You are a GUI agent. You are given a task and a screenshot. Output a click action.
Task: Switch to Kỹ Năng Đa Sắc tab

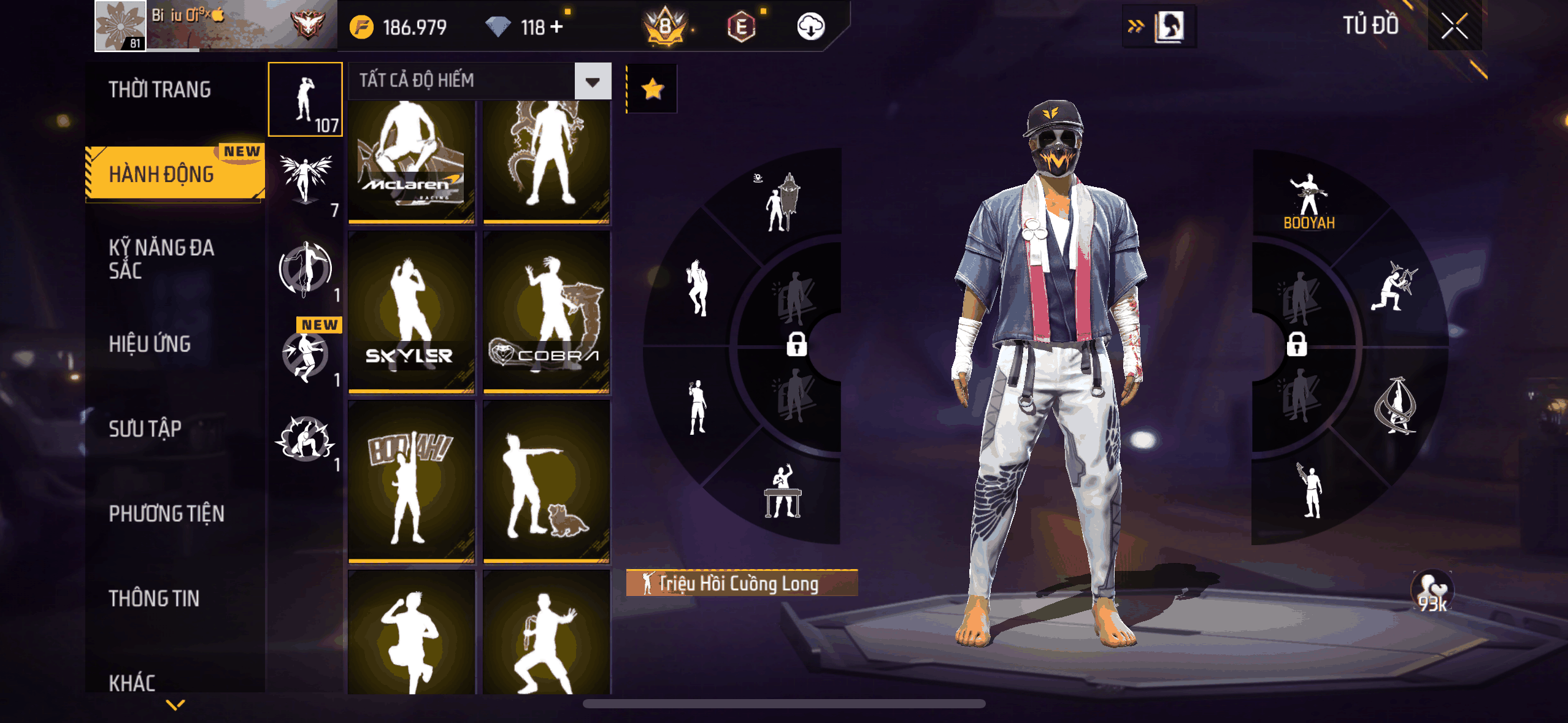coord(162,259)
